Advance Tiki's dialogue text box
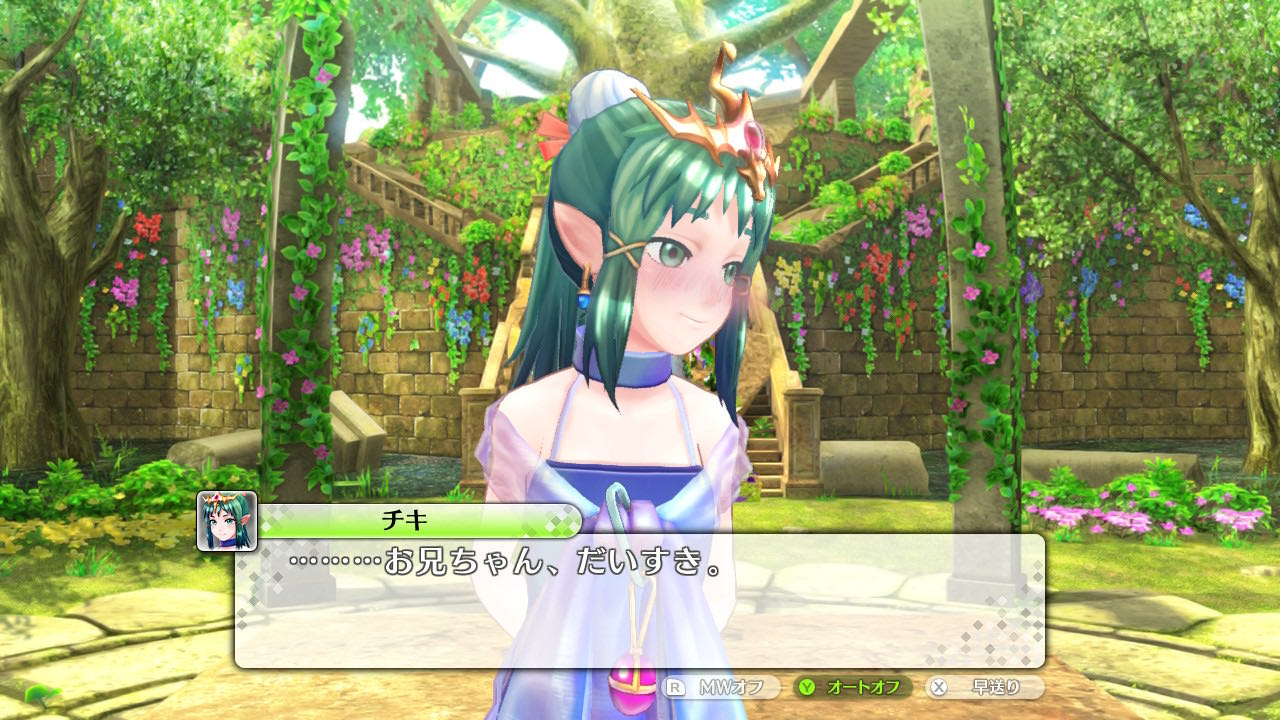The height and width of the screenshot is (720, 1280). click(639, 600)
